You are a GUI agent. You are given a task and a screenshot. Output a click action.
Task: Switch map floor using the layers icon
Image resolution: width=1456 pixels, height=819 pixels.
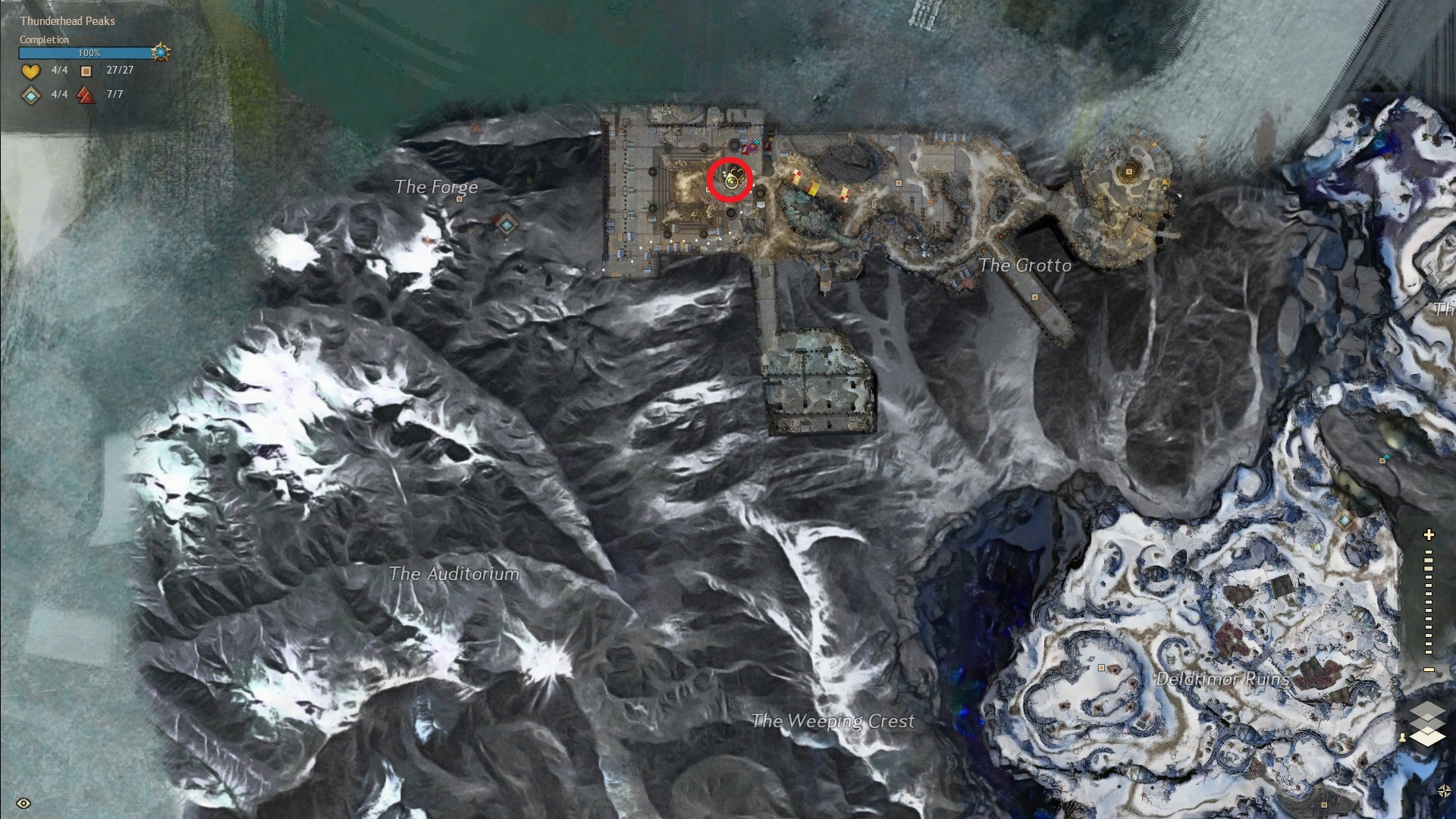[1427, 724]
